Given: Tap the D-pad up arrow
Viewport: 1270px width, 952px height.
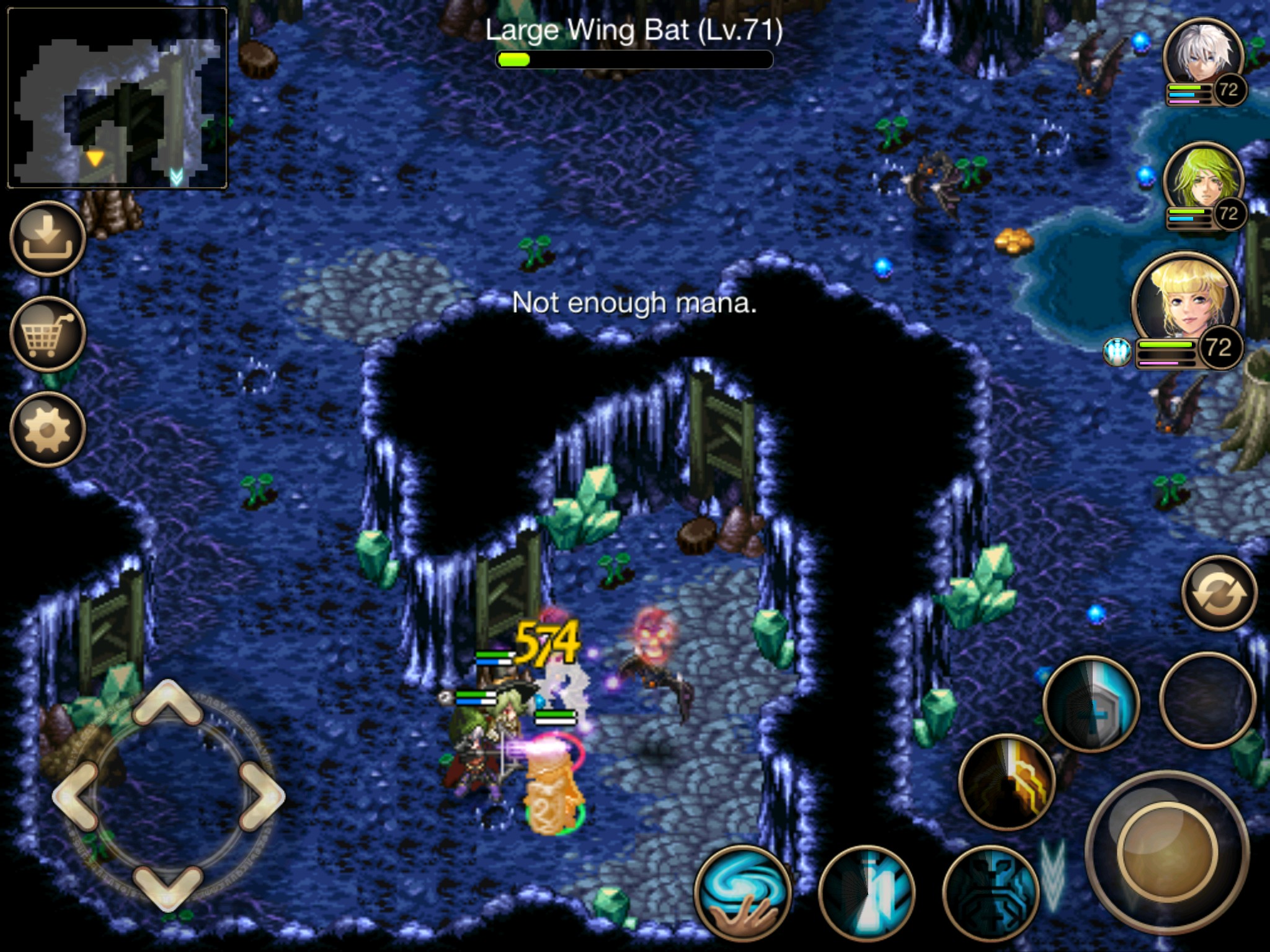Looking at the screenshot, I should coord(167,703).
